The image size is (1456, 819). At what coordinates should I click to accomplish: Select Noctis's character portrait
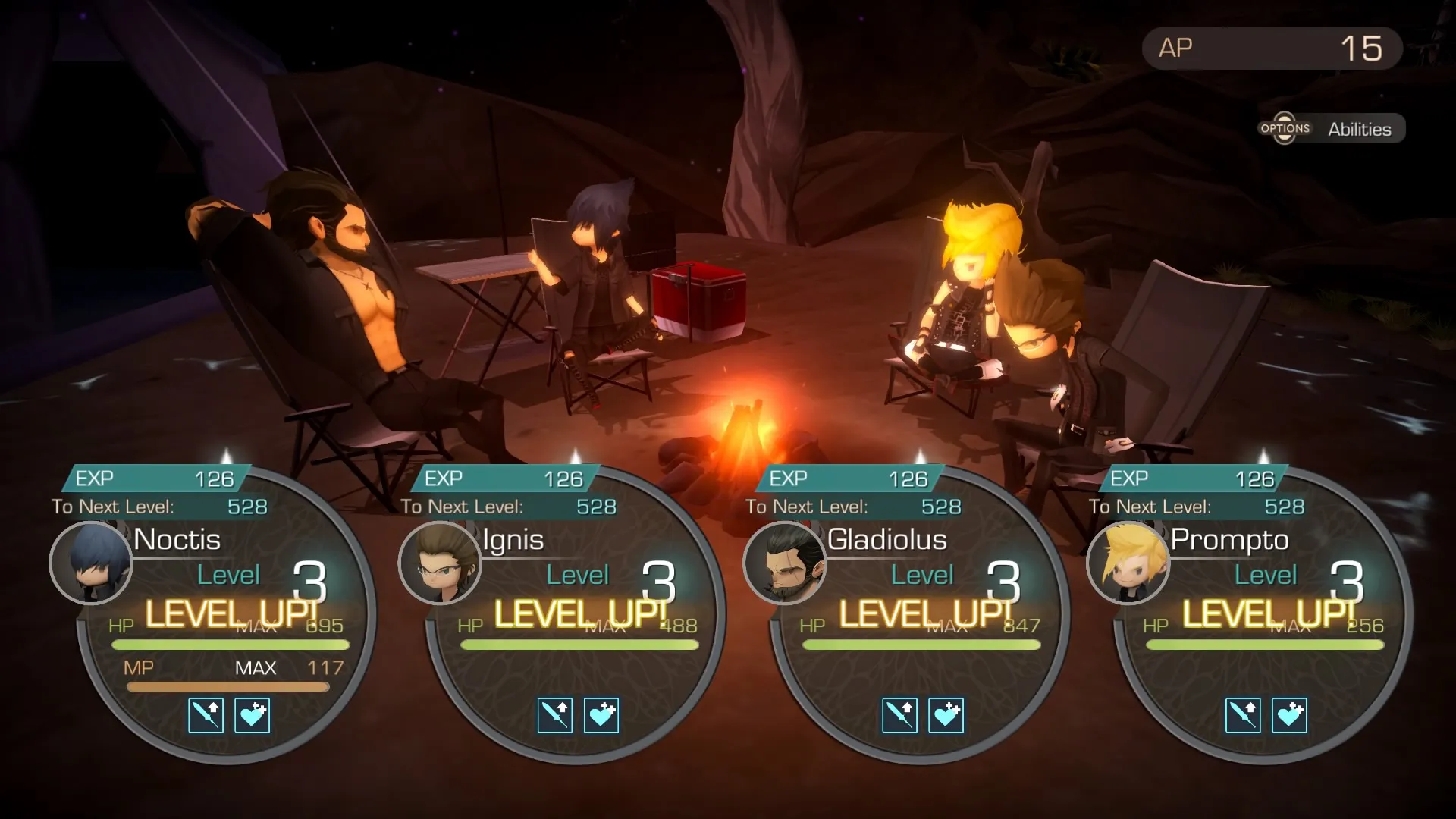[x=91, y=563]
